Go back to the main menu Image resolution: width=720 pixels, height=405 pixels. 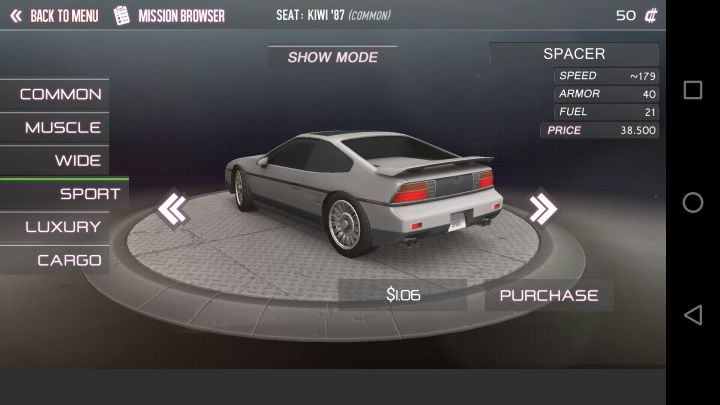click(x=54, y=16)
